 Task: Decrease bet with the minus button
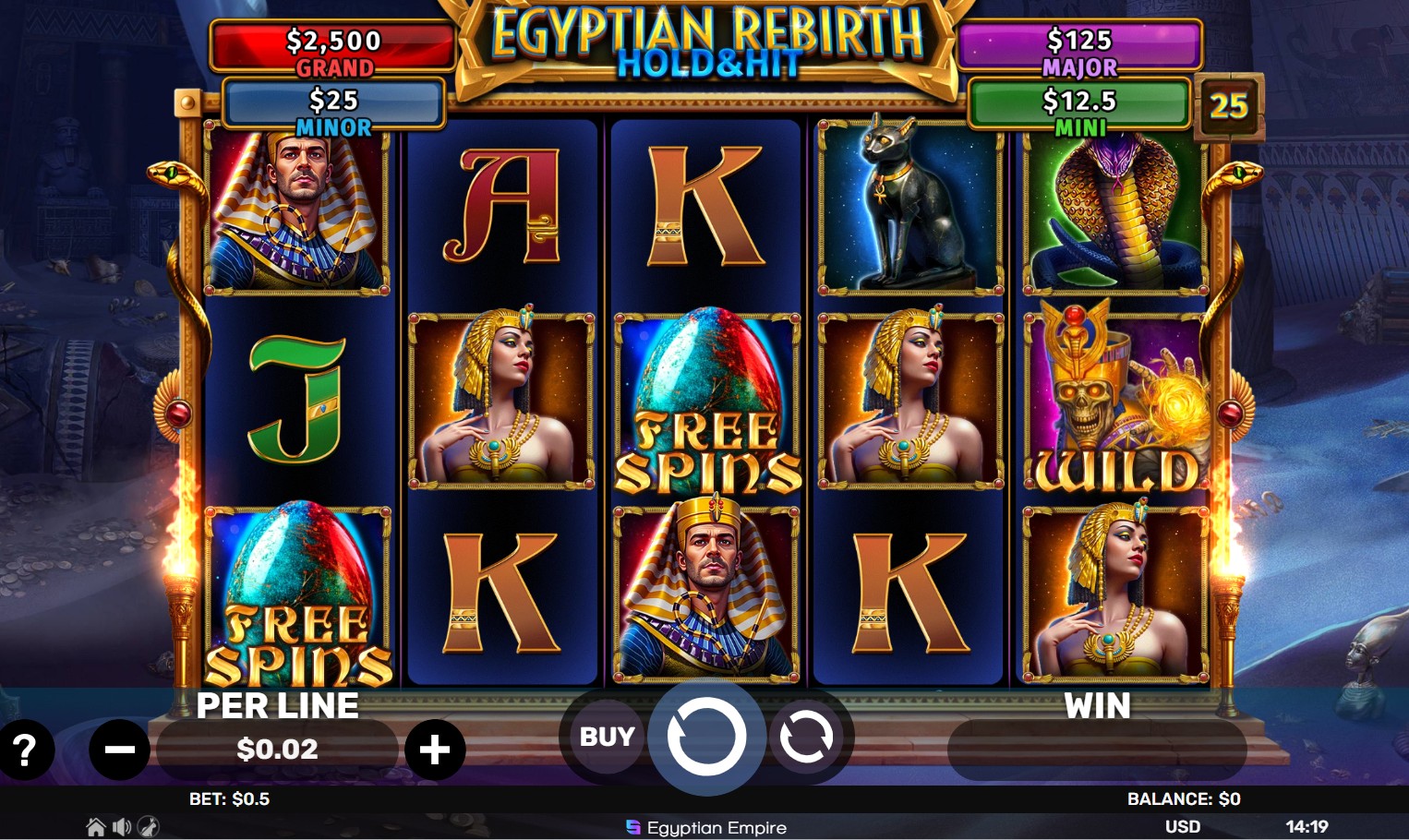click(x=120, y=750)
